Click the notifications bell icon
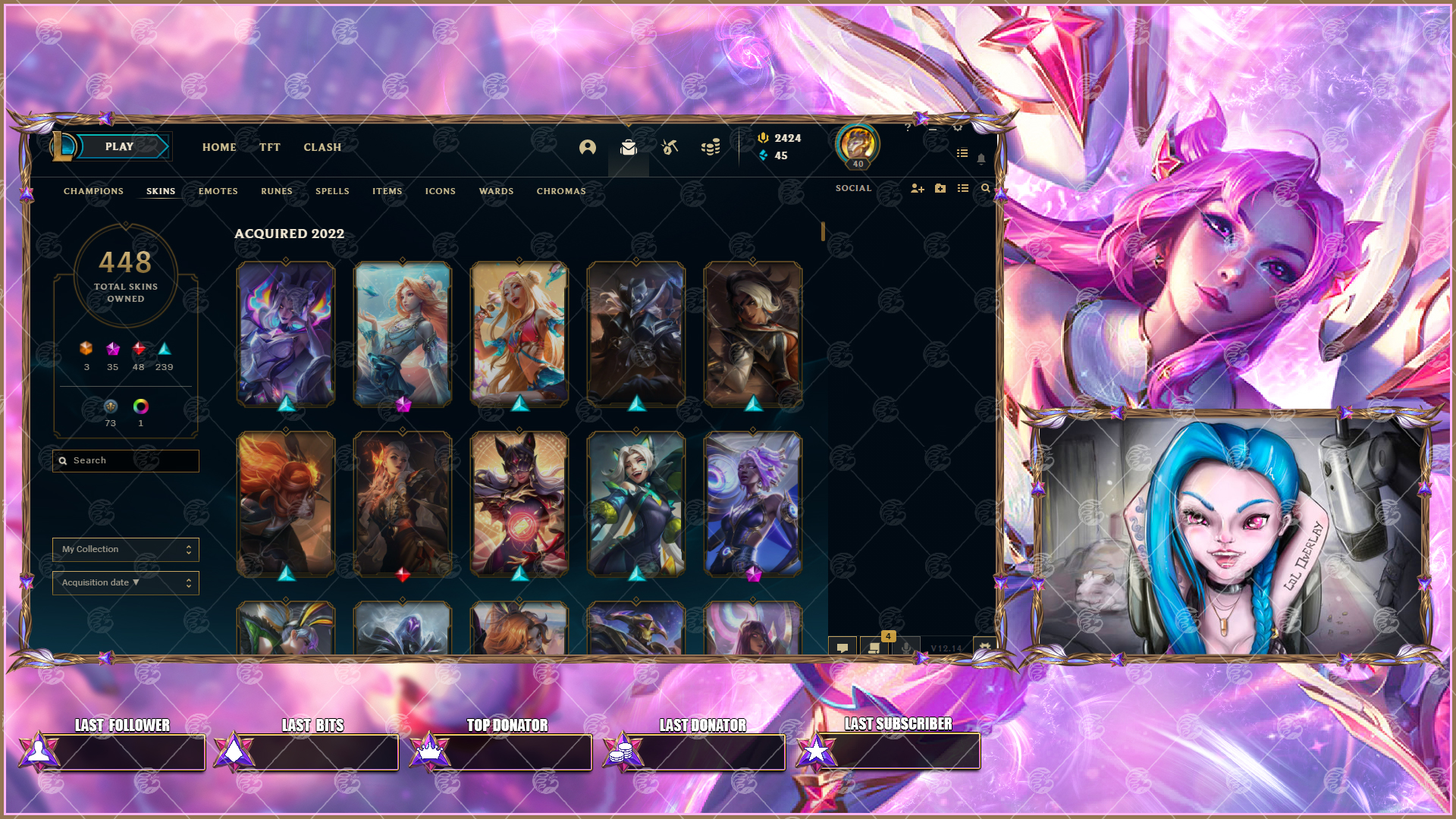Viewport: 1456px width, 819px height. pos(982,160)
